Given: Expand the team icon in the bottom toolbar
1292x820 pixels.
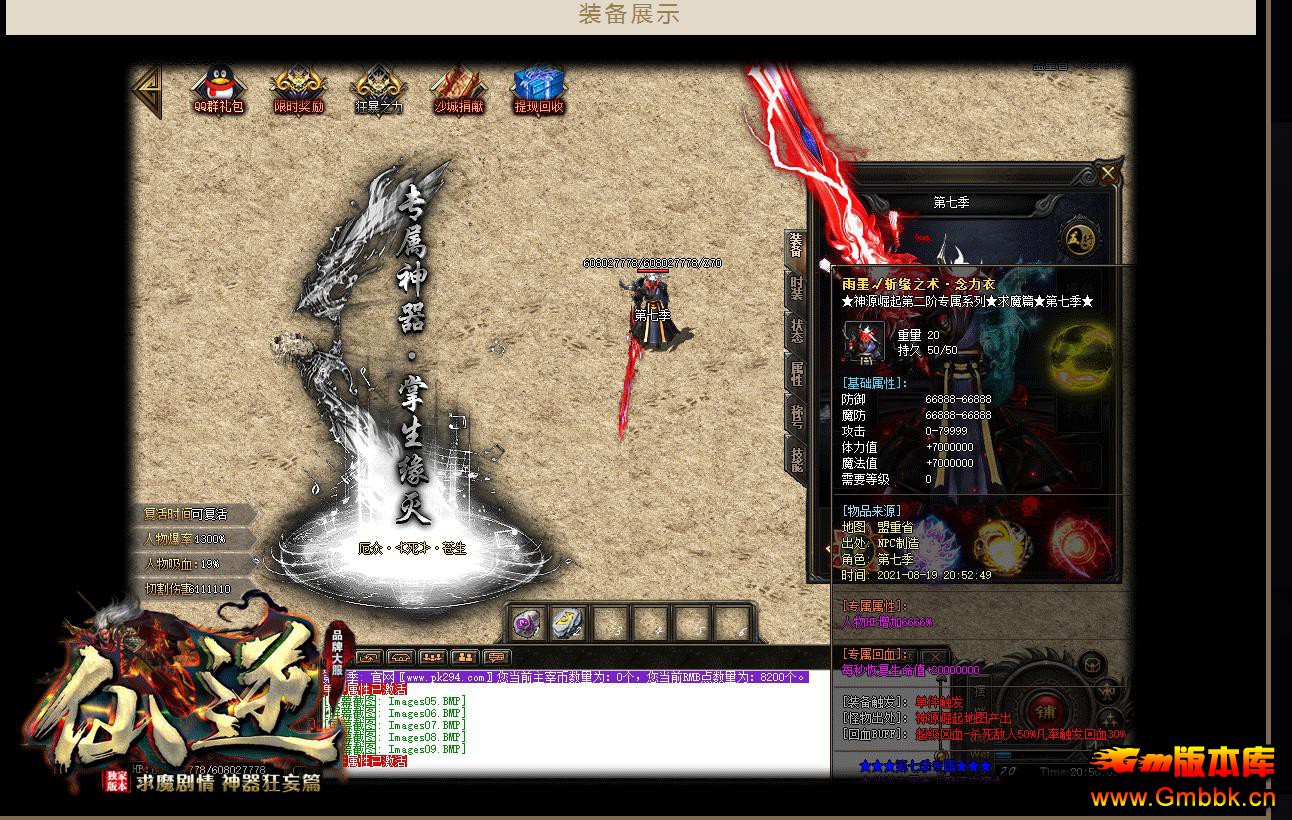Looking at the screenshot, I should tap(463, 657).
